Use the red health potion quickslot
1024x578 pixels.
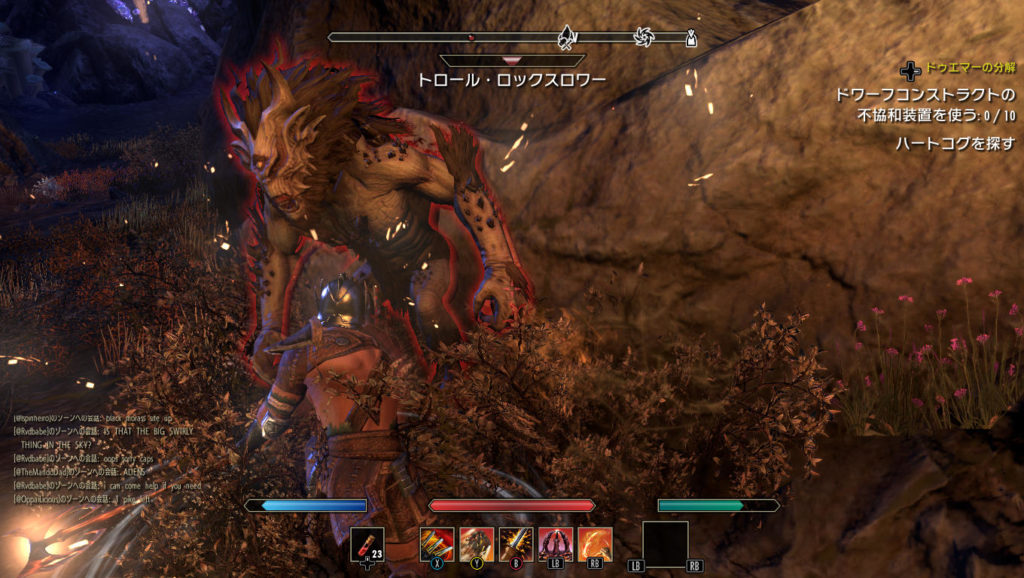point(367,545)
